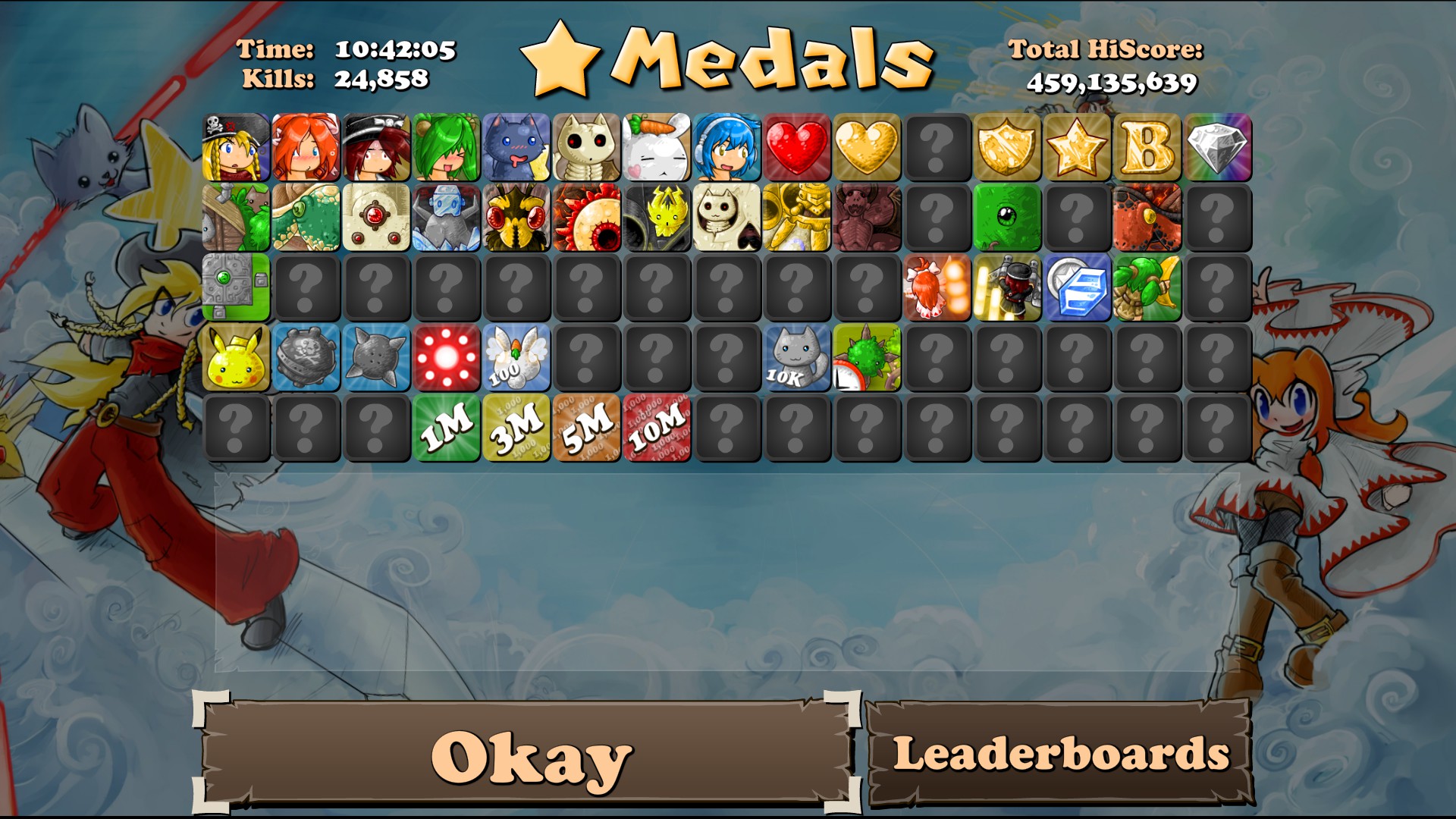The height and width of the screenshot is (819, 1456).
Task: Select the white bunny with carrot medal
Action: click(x=656, y=147)
